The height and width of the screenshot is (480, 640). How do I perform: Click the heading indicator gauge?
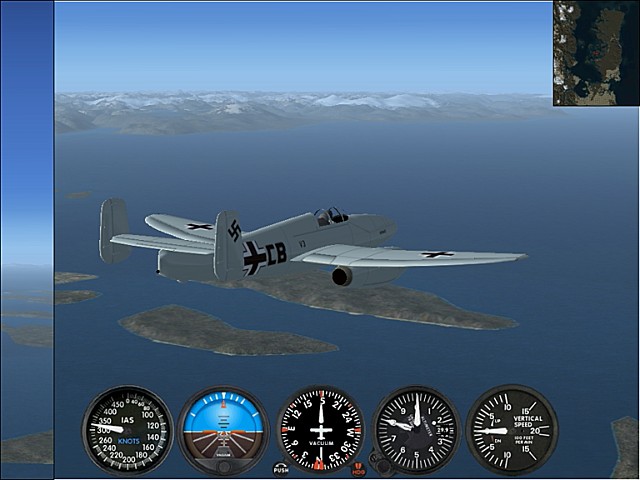(320, 430)
